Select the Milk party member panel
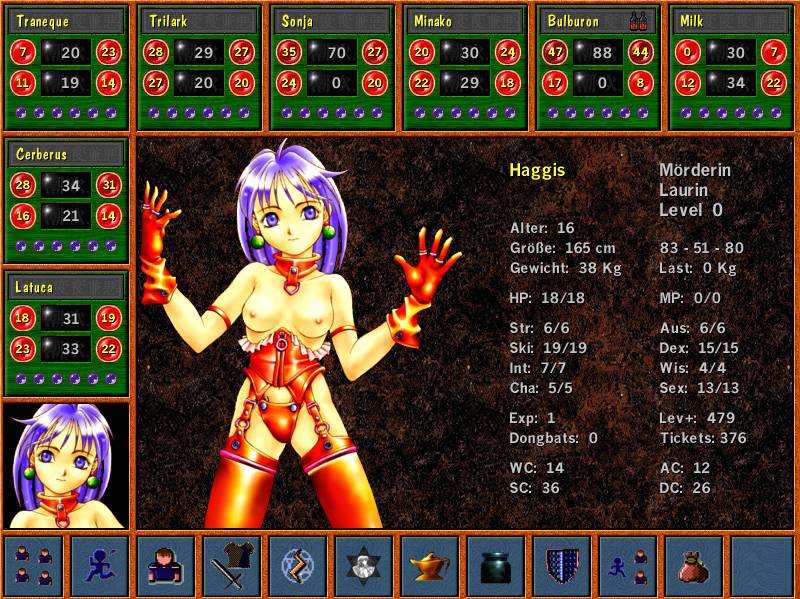 (731, 68)
